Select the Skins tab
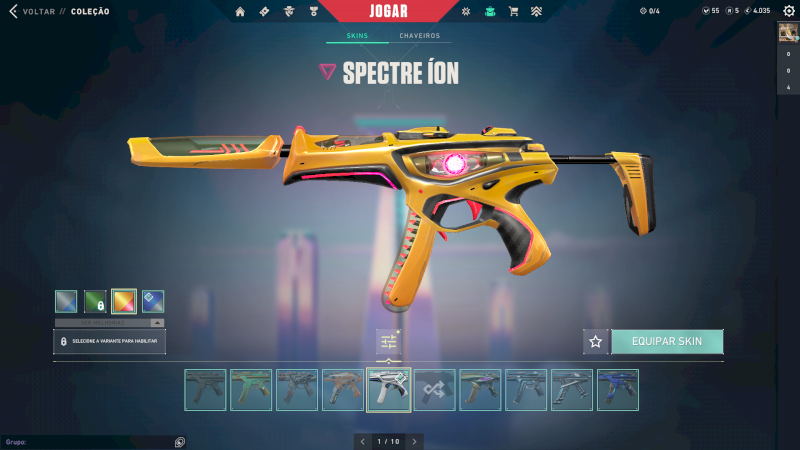Screen dimensions: 800x450 point(357,36)
